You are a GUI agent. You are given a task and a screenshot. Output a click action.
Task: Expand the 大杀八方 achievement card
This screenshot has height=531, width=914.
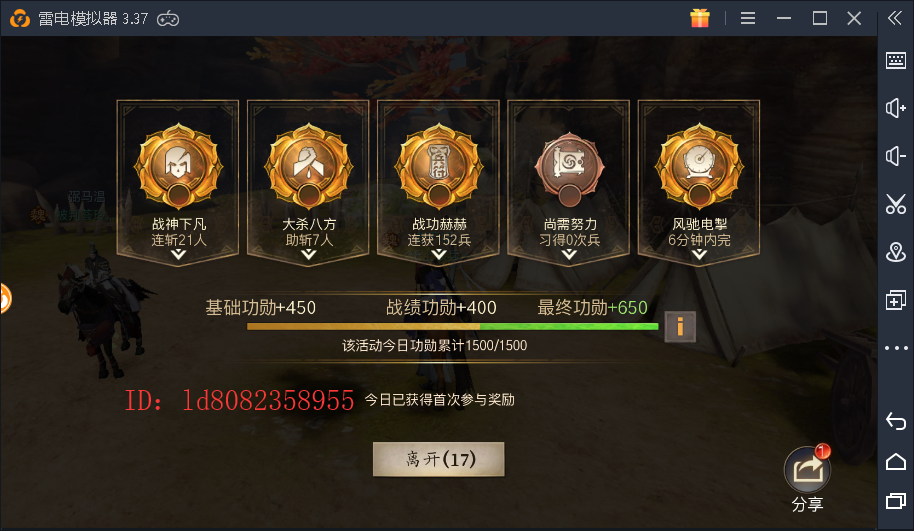308,255
